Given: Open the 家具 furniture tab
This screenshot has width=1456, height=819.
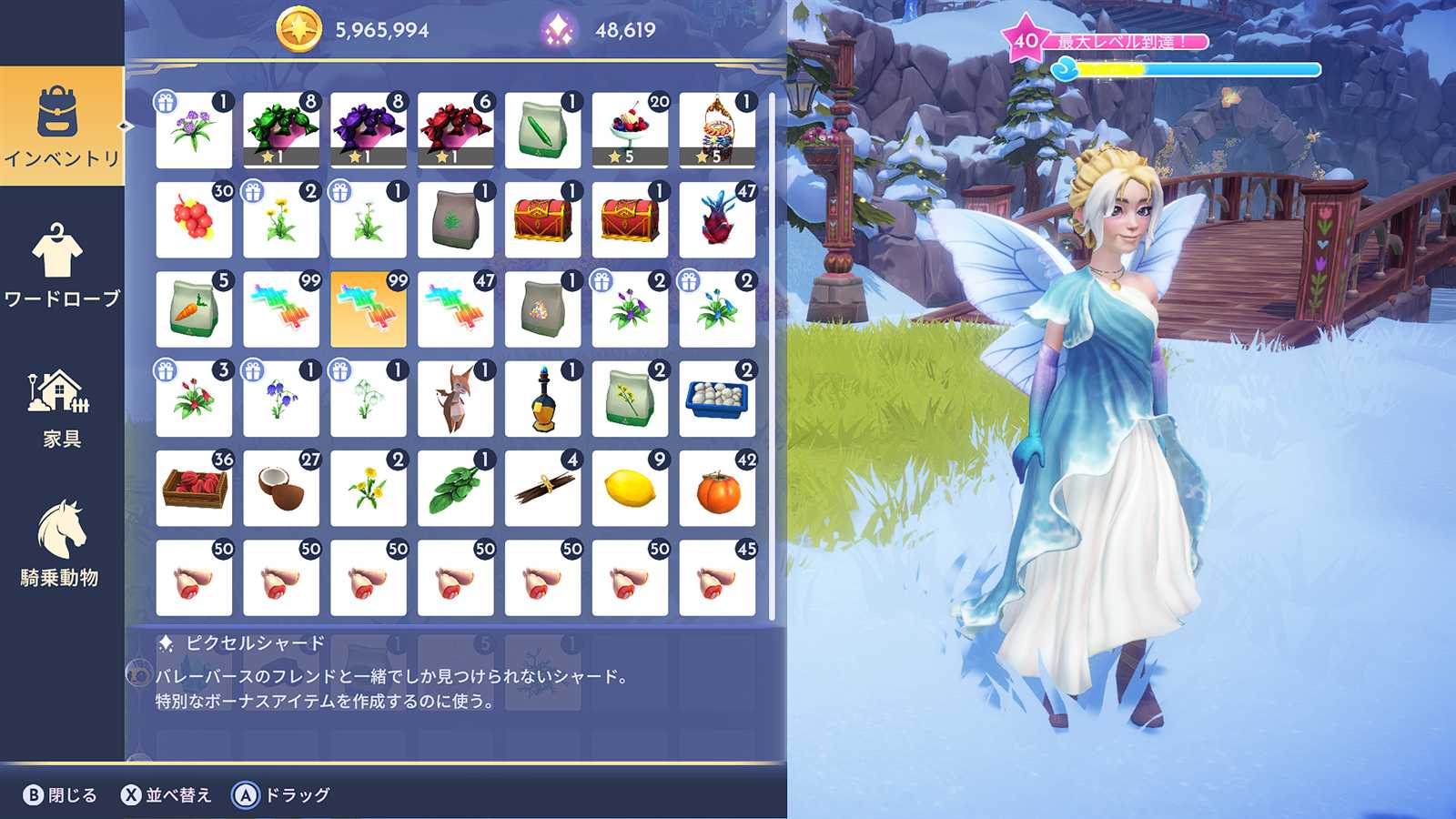Looking at the screenshot, I should [x=62, y=407].
